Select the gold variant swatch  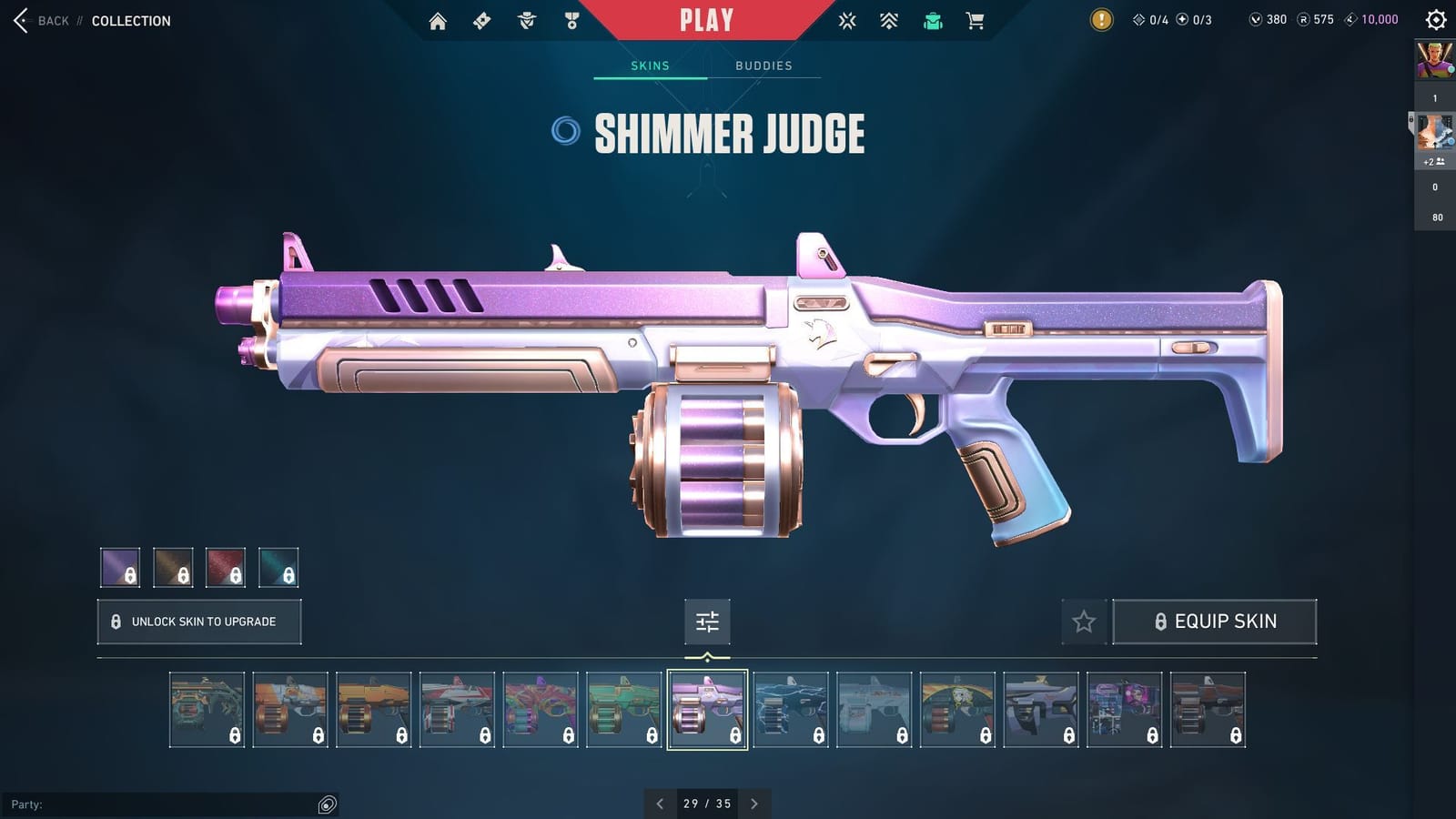(174, 568)
